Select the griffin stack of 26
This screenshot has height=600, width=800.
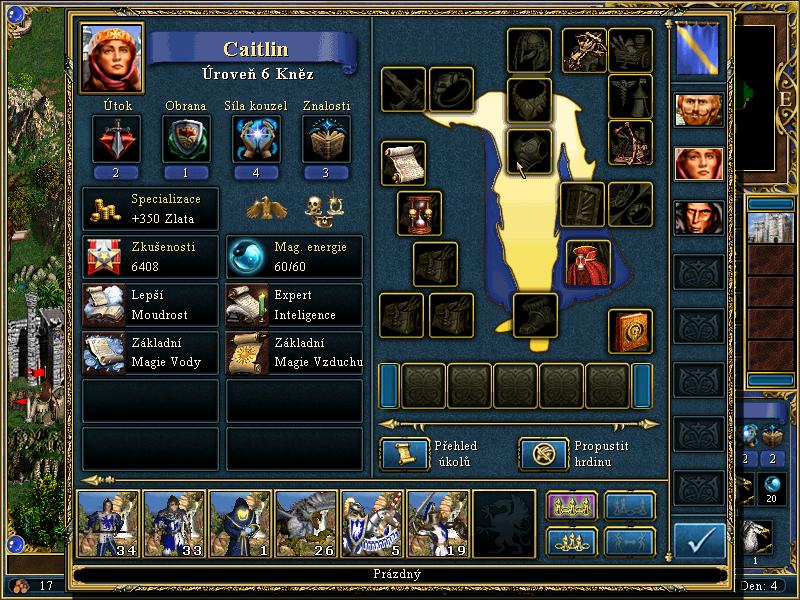[x=306, y=522]
